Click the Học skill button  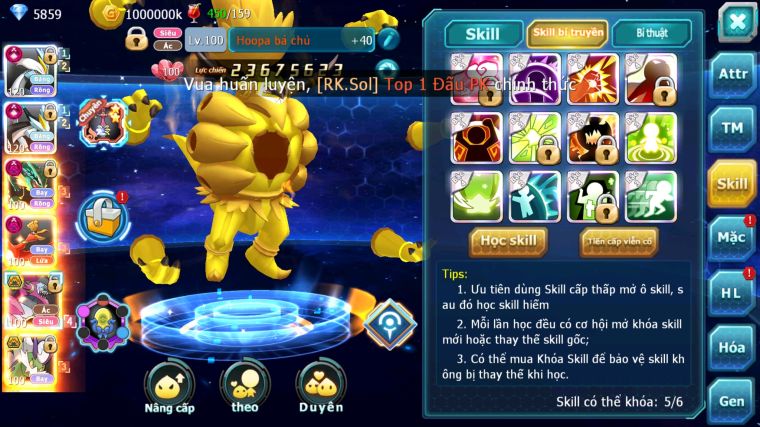point(509,241)
